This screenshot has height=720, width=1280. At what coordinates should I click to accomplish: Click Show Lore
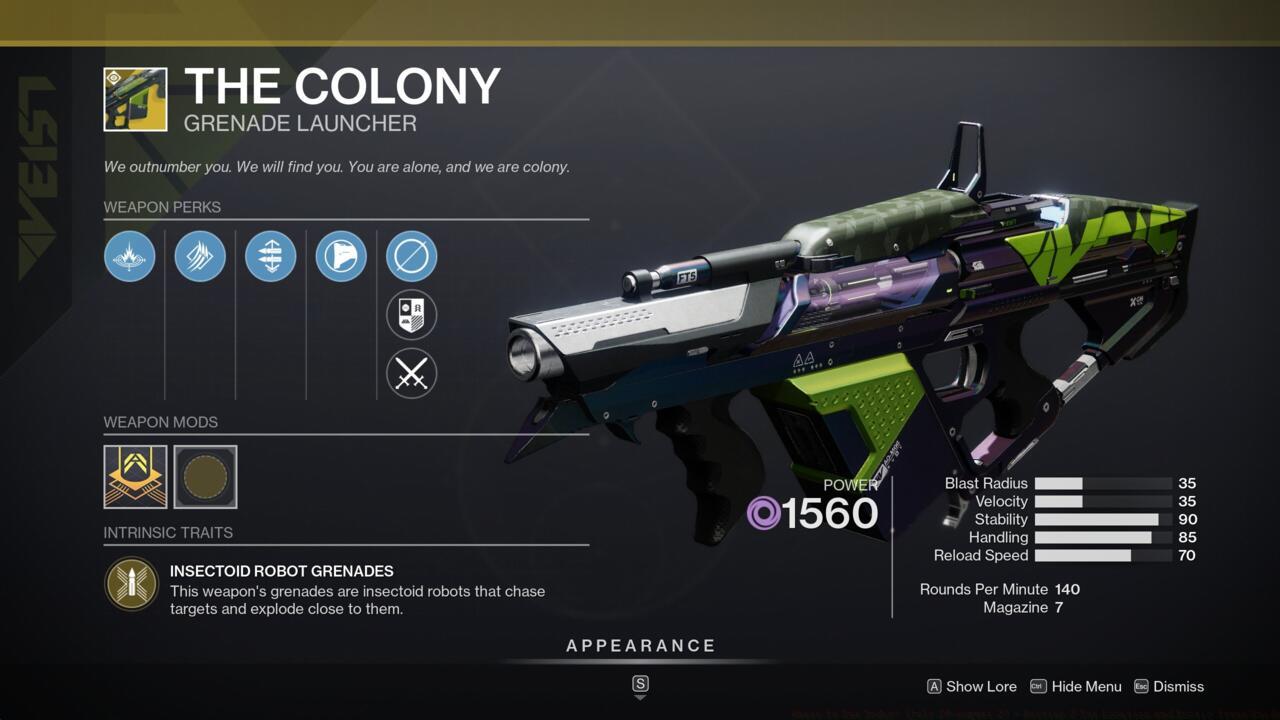coord(981,687)
